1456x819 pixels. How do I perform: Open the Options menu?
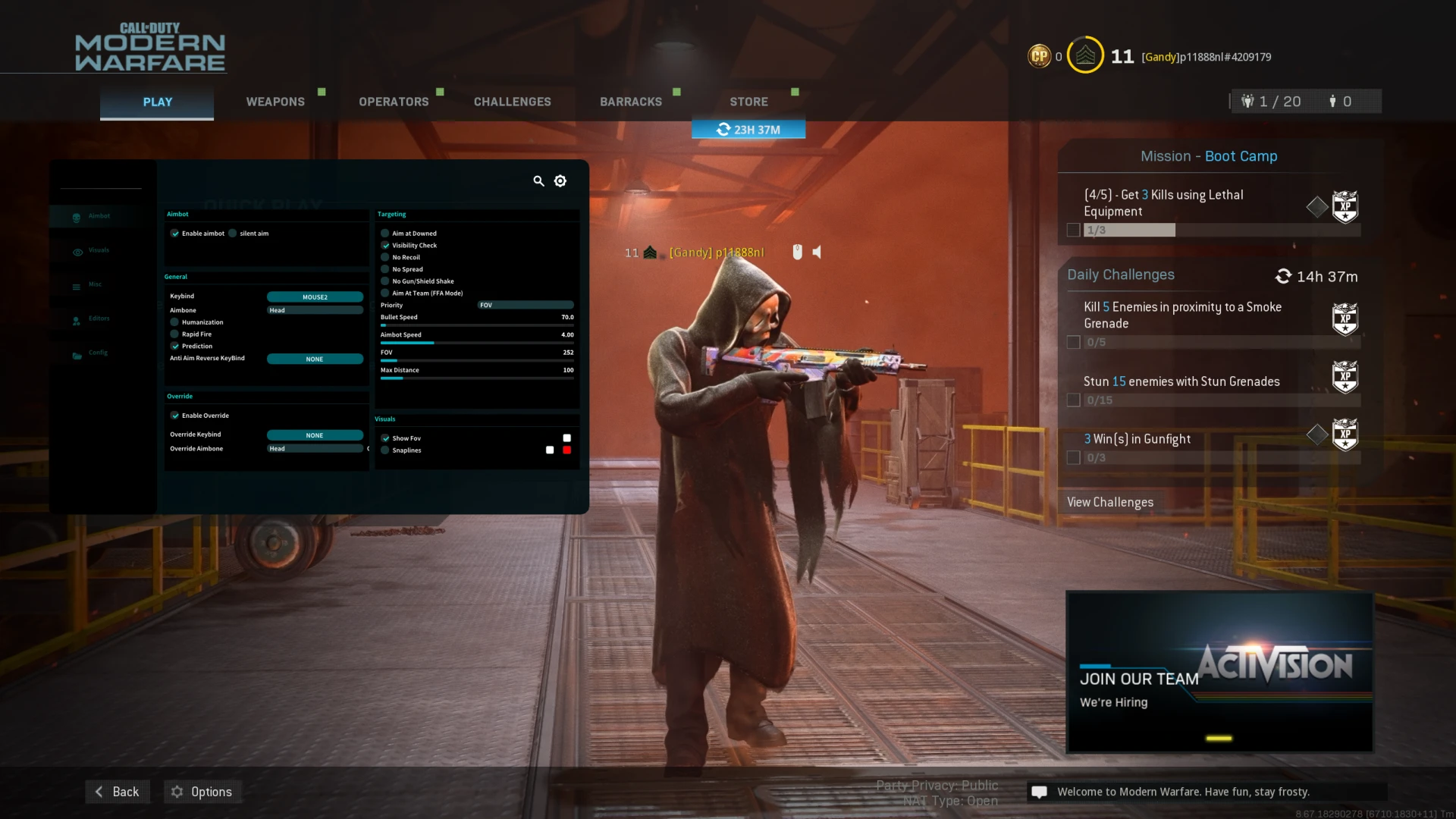coord(202,792)
